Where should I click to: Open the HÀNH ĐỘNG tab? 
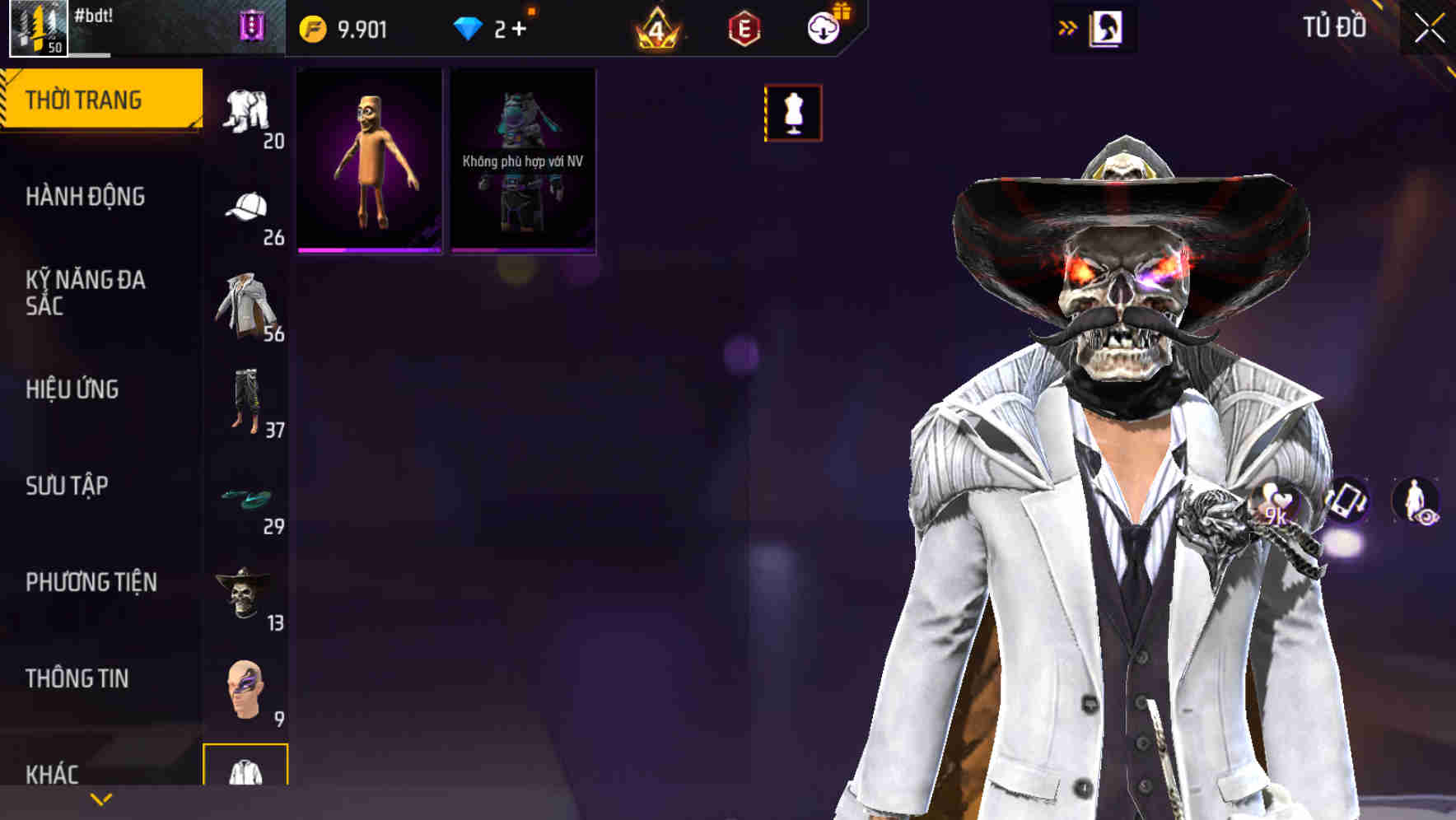click(86, 197)
